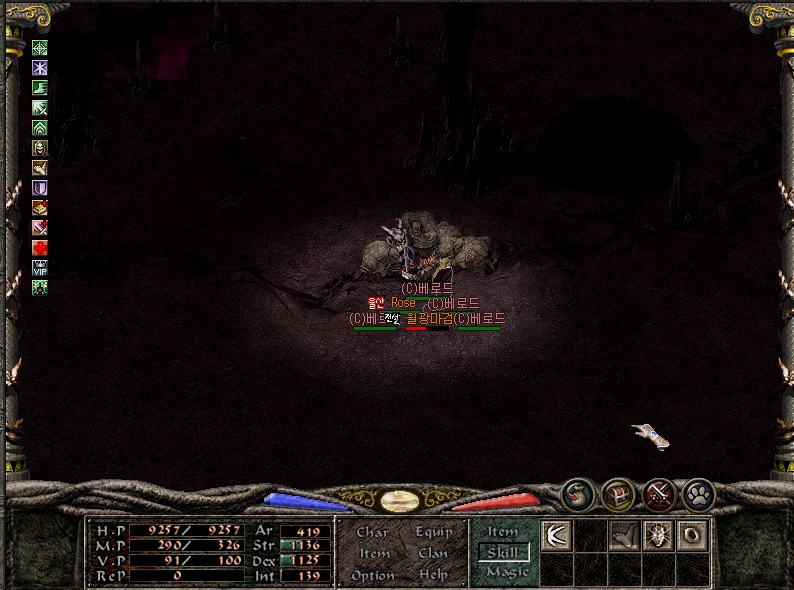This screenshot has height=590, width=794.
Task: Use the foot kick skill slot
Action: coord(624,535)
